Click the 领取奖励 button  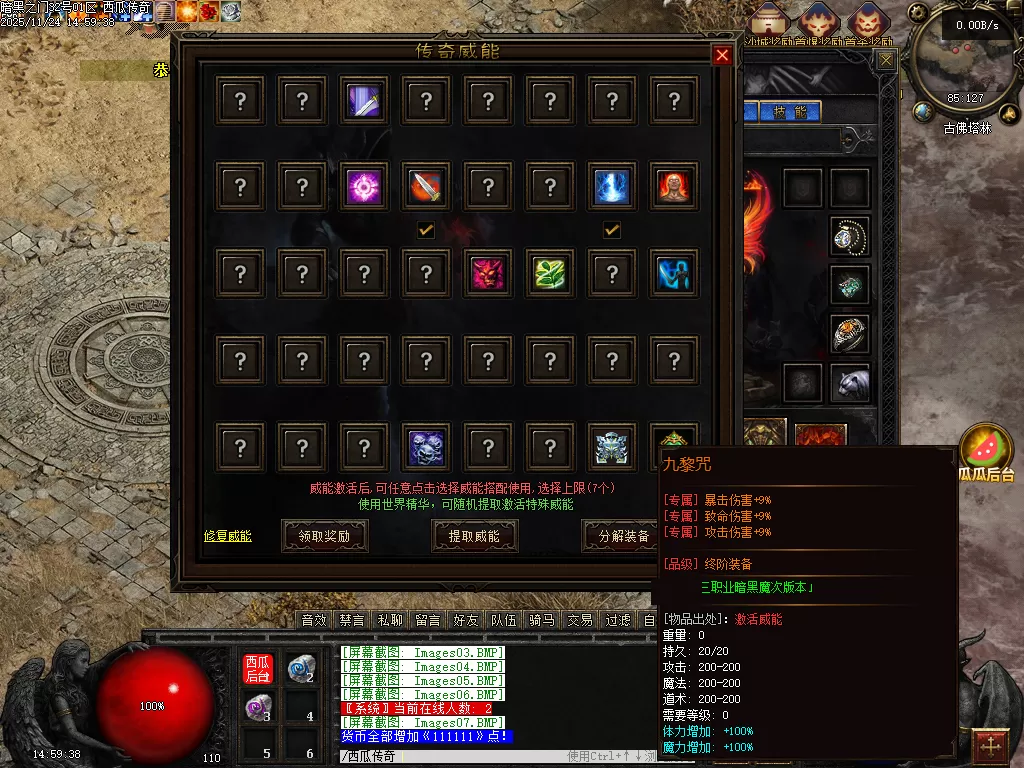click(x=324, y=536)
